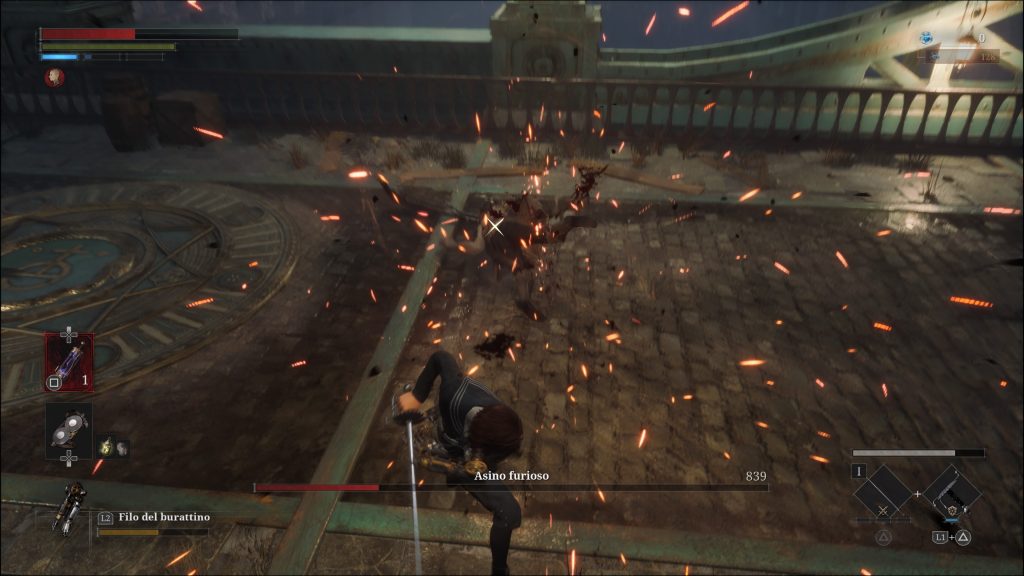The image size is (1024, 576).
Task: Click the white lock-on target marker
Action: (x=495, y=227)
